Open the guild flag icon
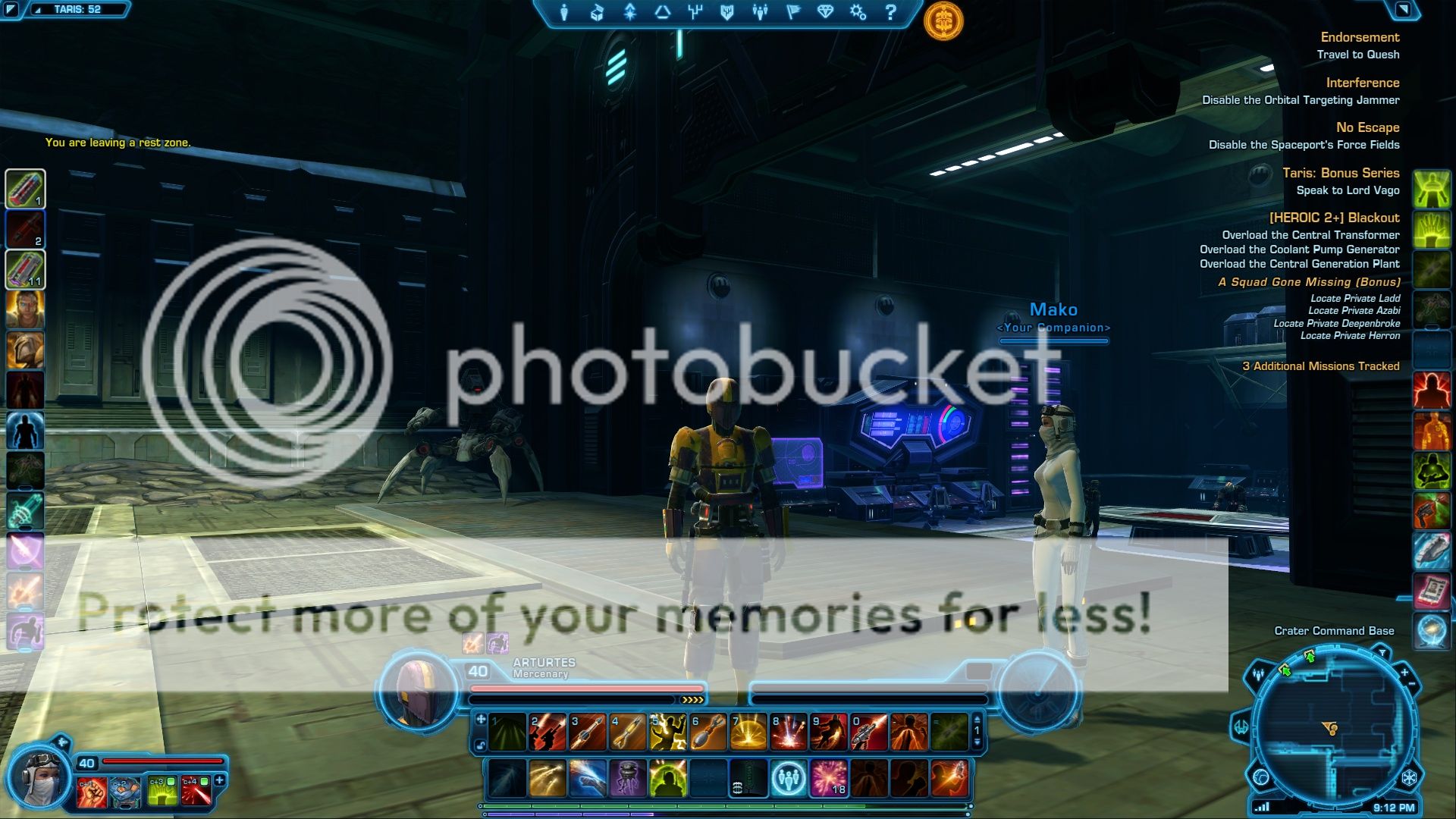 pyautogui.click(x=793, y=12)
